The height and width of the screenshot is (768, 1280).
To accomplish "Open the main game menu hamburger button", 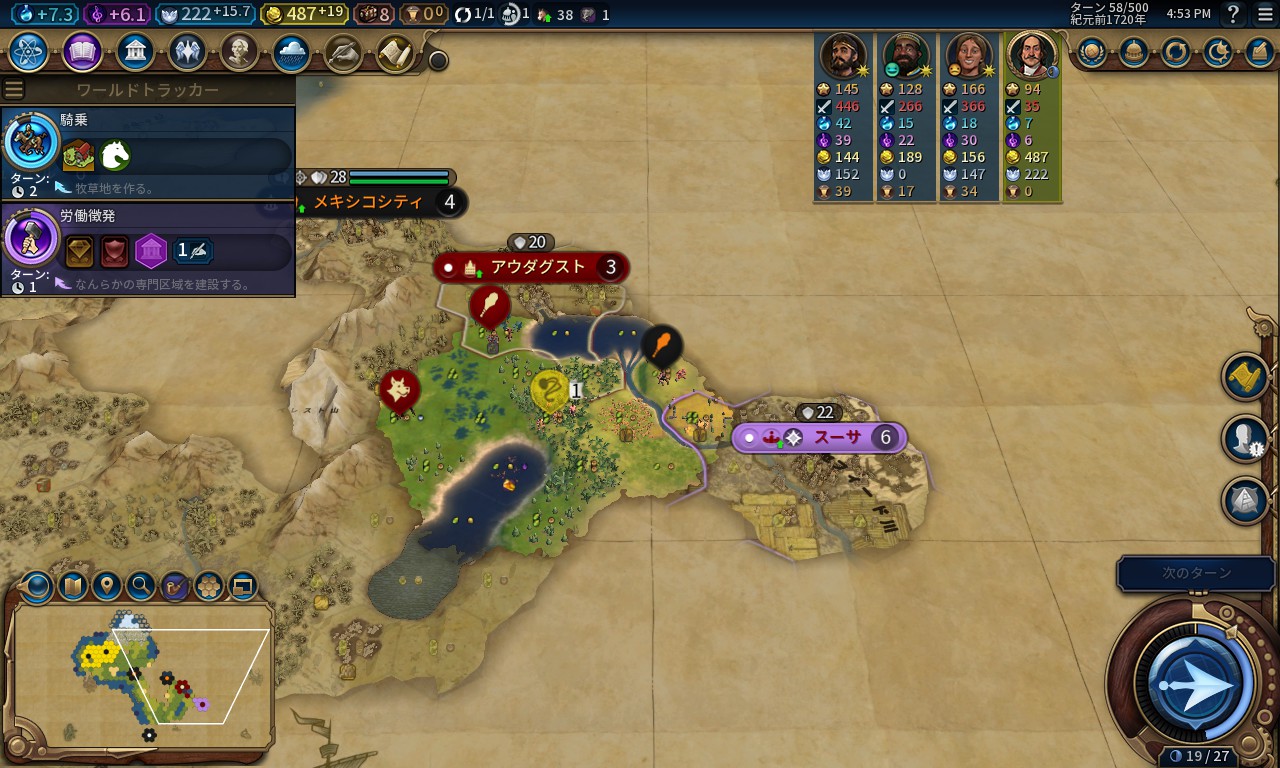I will [x=1265, y=14].
